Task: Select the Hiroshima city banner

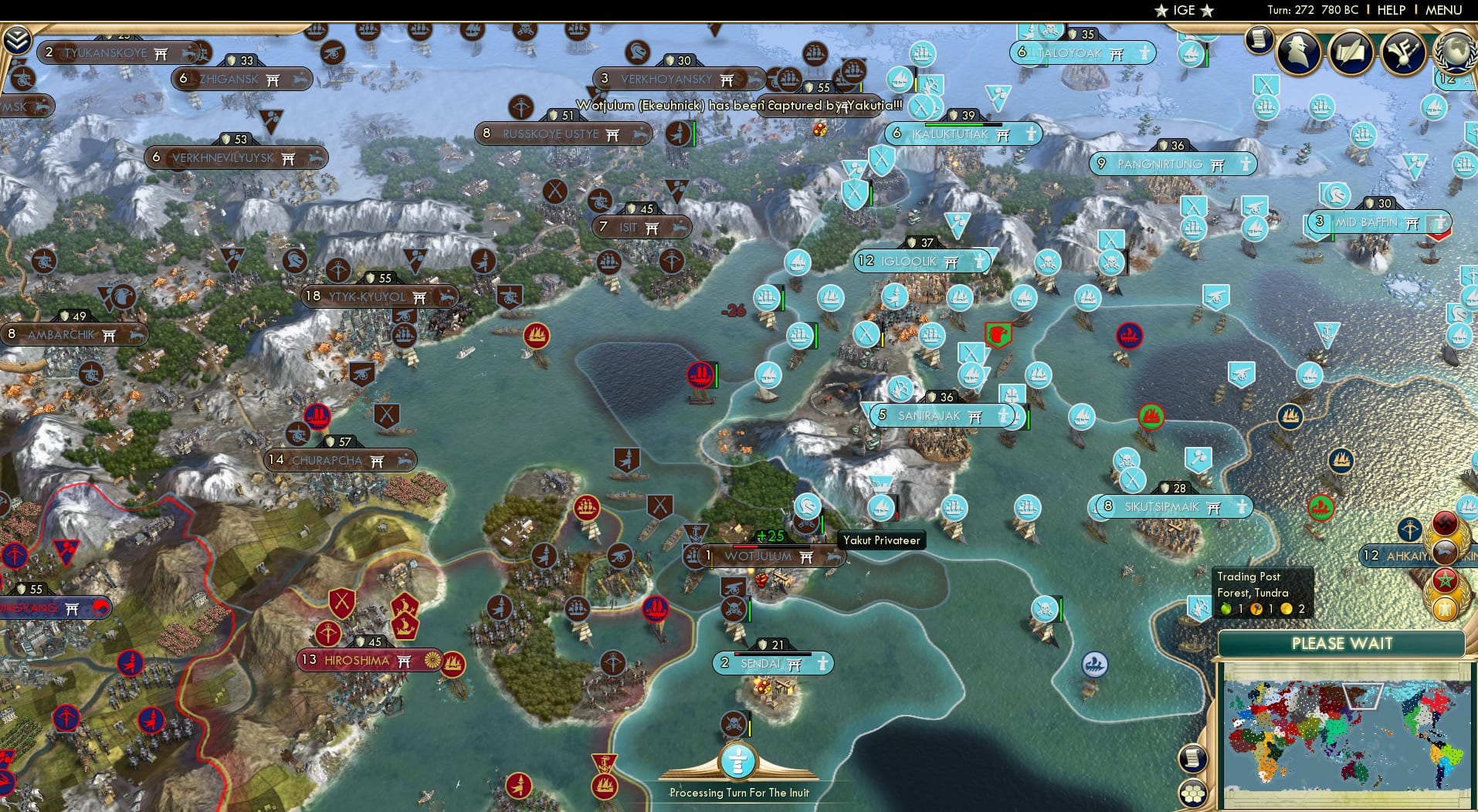Action: pos(359,661)
